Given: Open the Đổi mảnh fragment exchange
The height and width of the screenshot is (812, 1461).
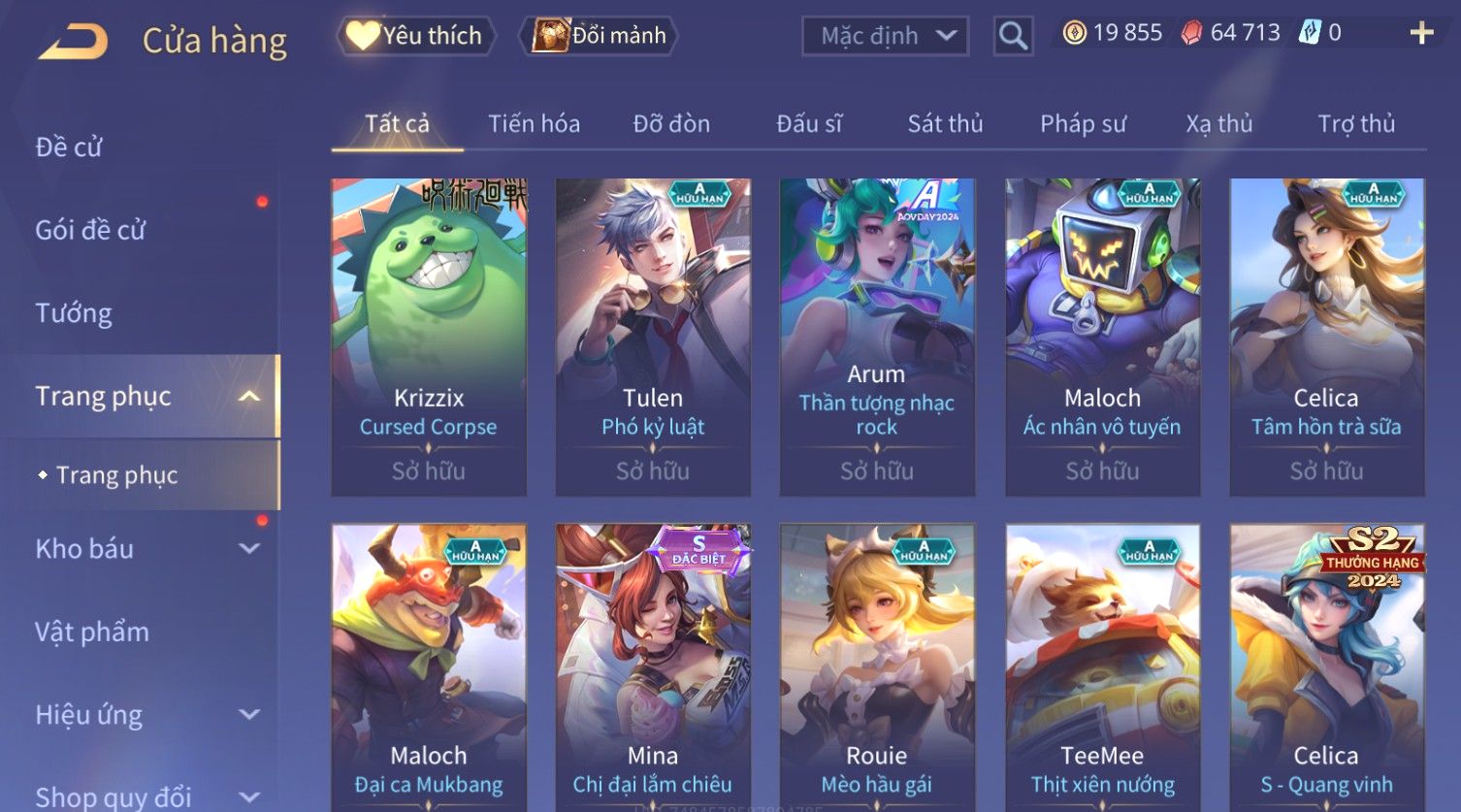Looking at the screenshot, I should tap(600, 36).
